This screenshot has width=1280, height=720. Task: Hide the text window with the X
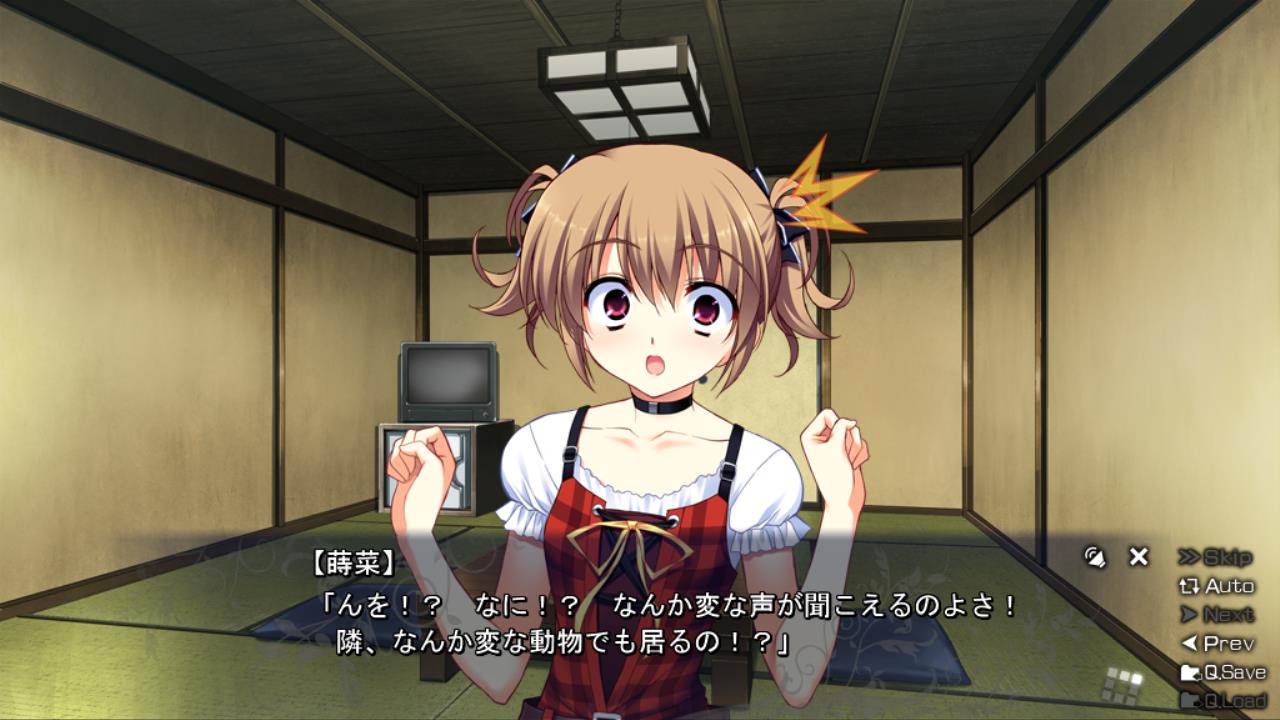1138,557
